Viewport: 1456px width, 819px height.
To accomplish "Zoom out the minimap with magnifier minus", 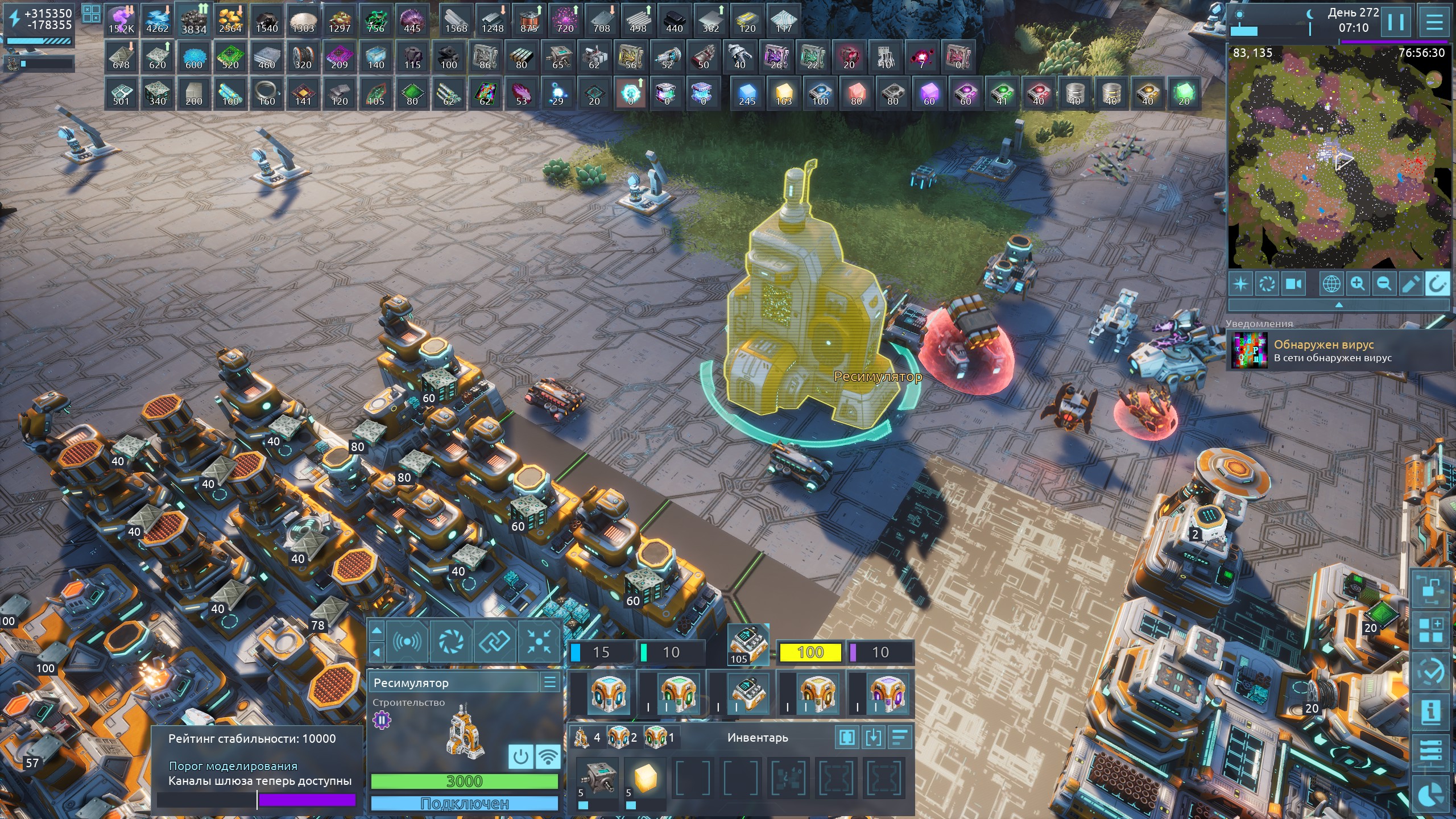I will coord(1384,283).
